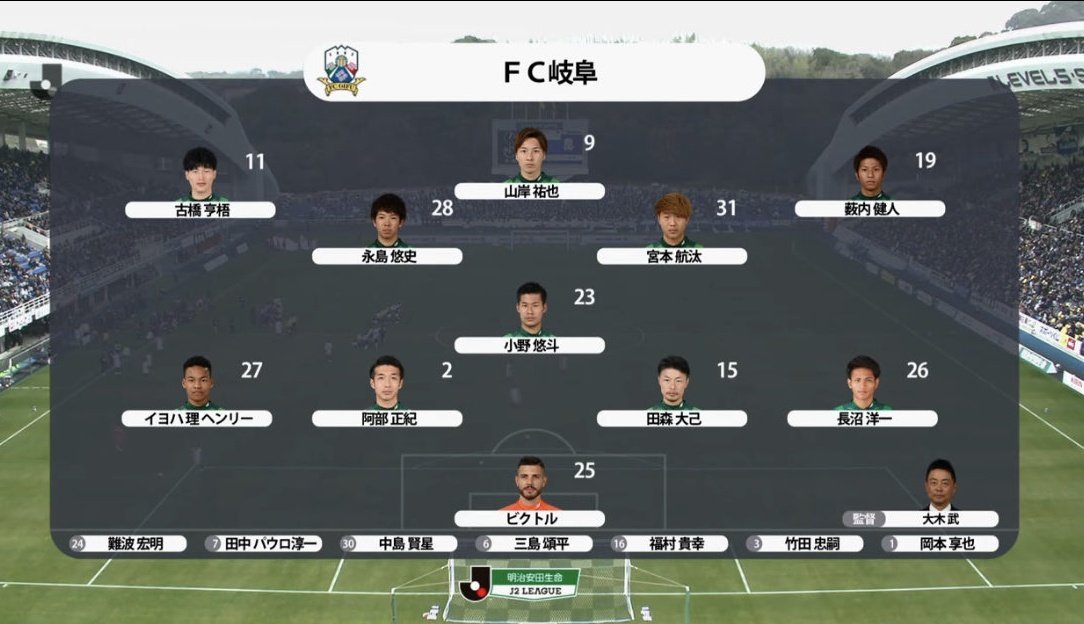
Task: Show manager 大木武's 監督 entry
Action: [921, 518]
